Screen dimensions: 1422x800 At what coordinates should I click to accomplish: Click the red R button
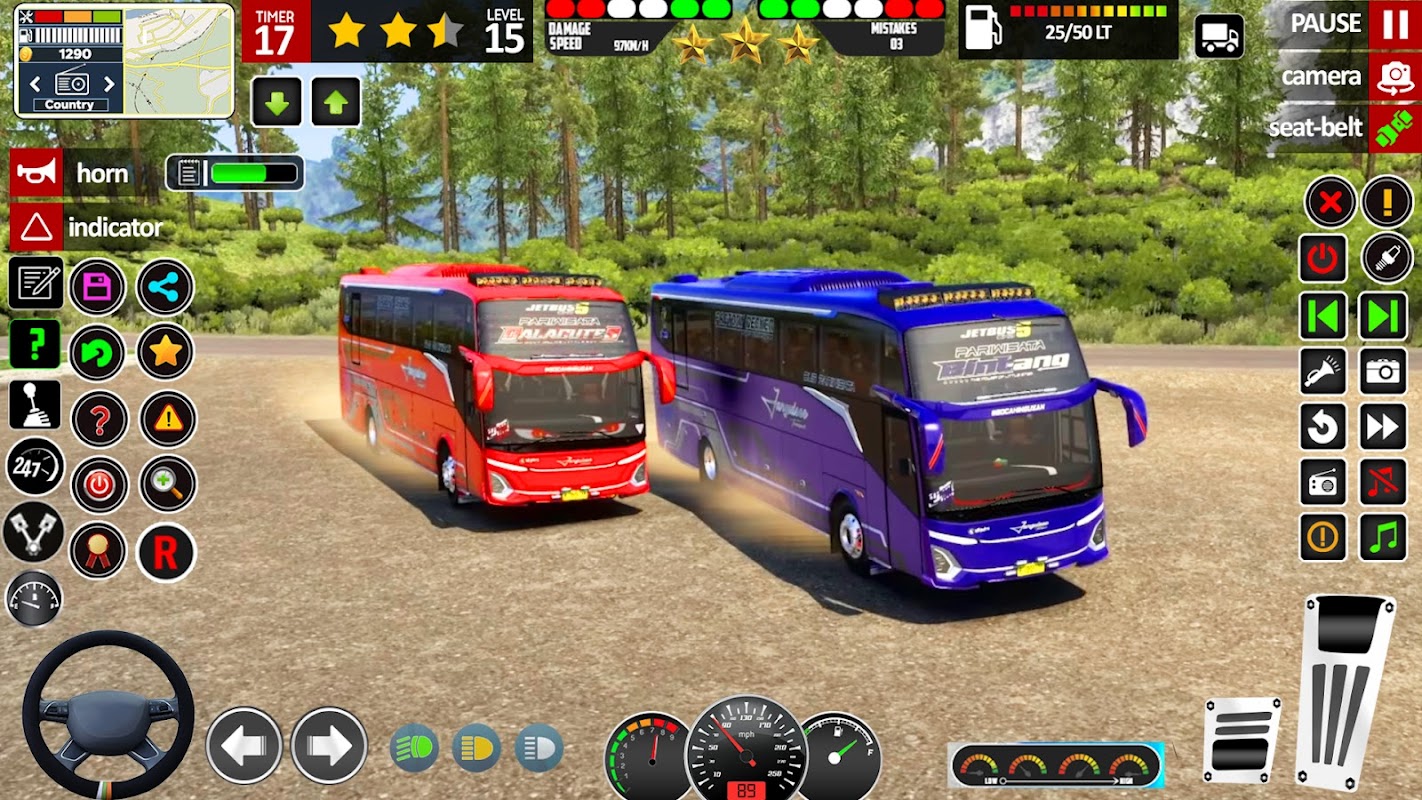166,552
